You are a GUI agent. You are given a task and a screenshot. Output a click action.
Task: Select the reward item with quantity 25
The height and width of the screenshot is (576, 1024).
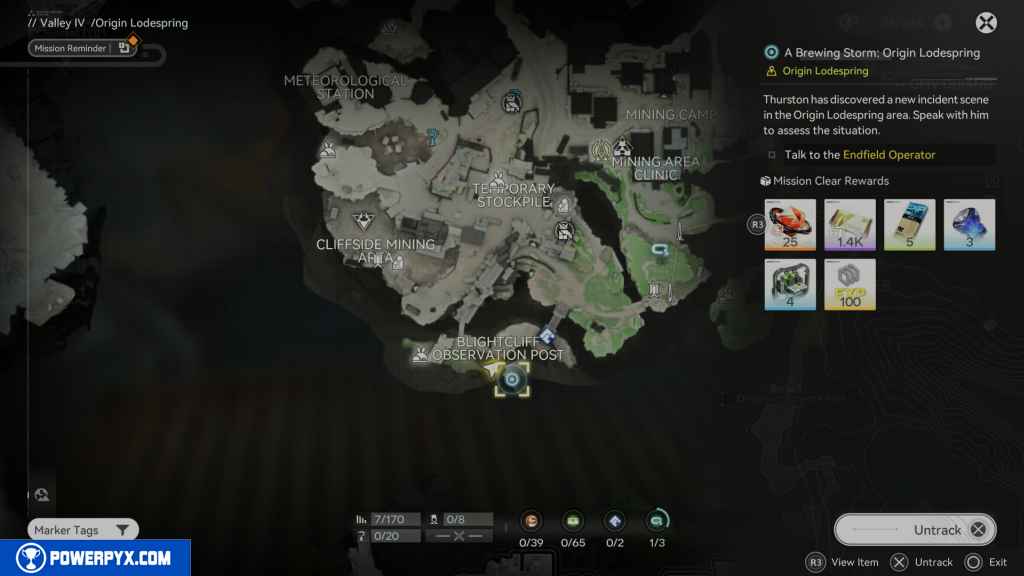point(791,225)
